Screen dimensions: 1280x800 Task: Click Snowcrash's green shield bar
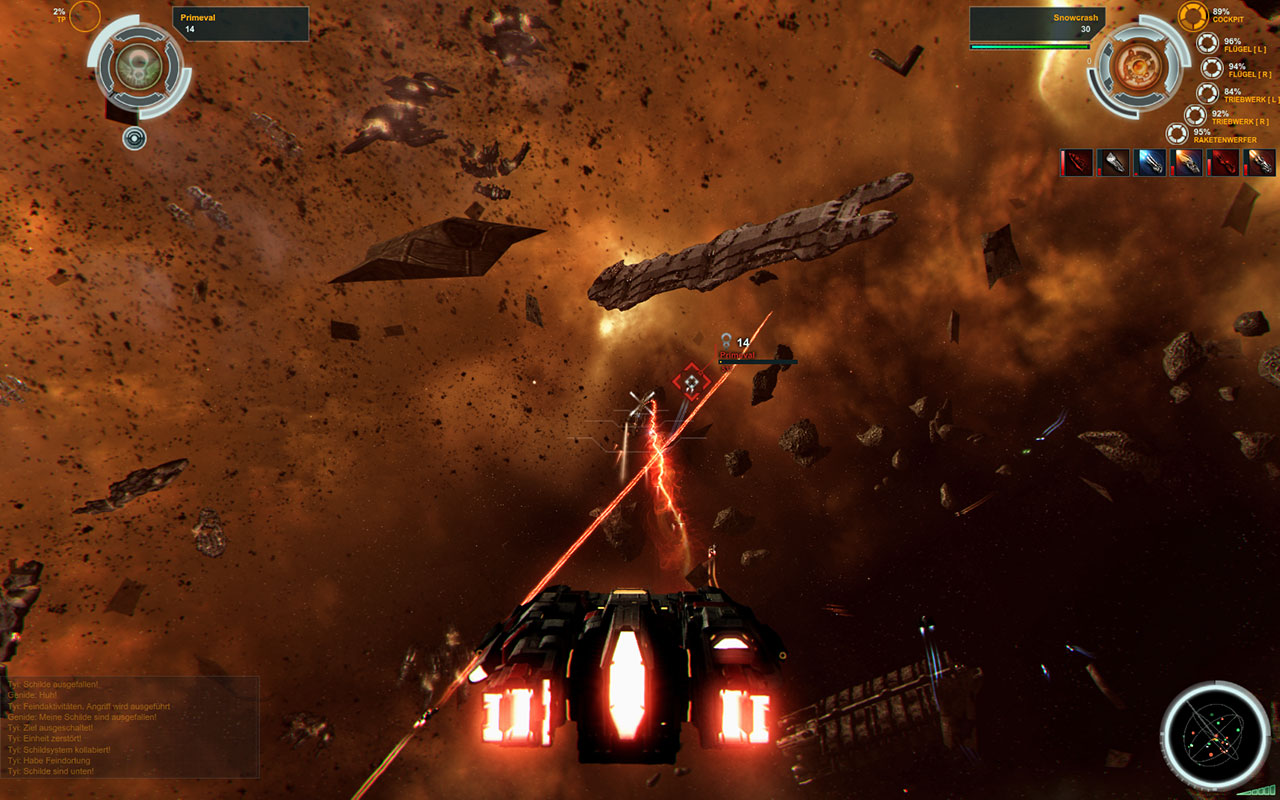coord(1030,44)
